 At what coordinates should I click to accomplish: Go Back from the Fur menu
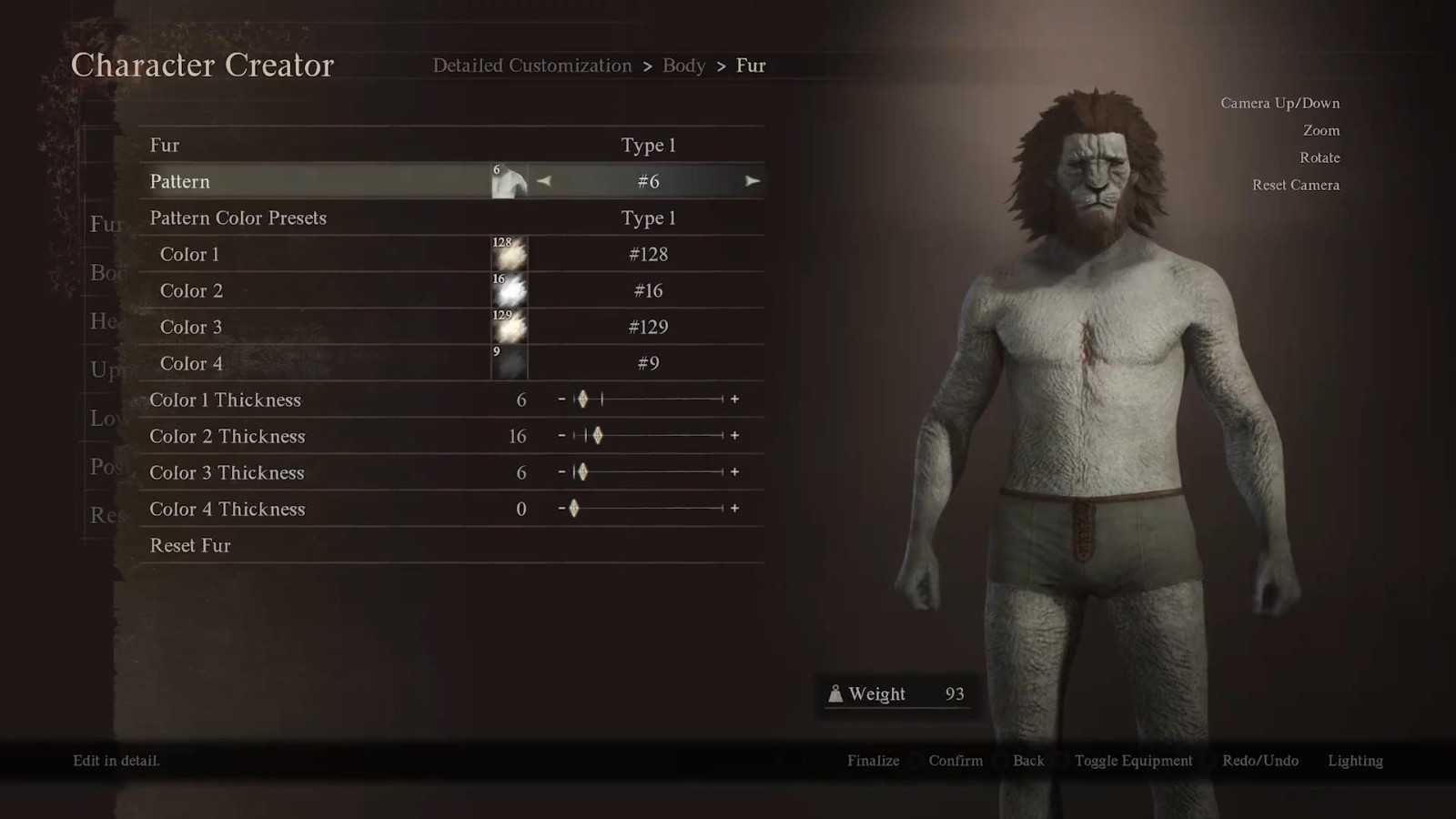point(1028,761)
